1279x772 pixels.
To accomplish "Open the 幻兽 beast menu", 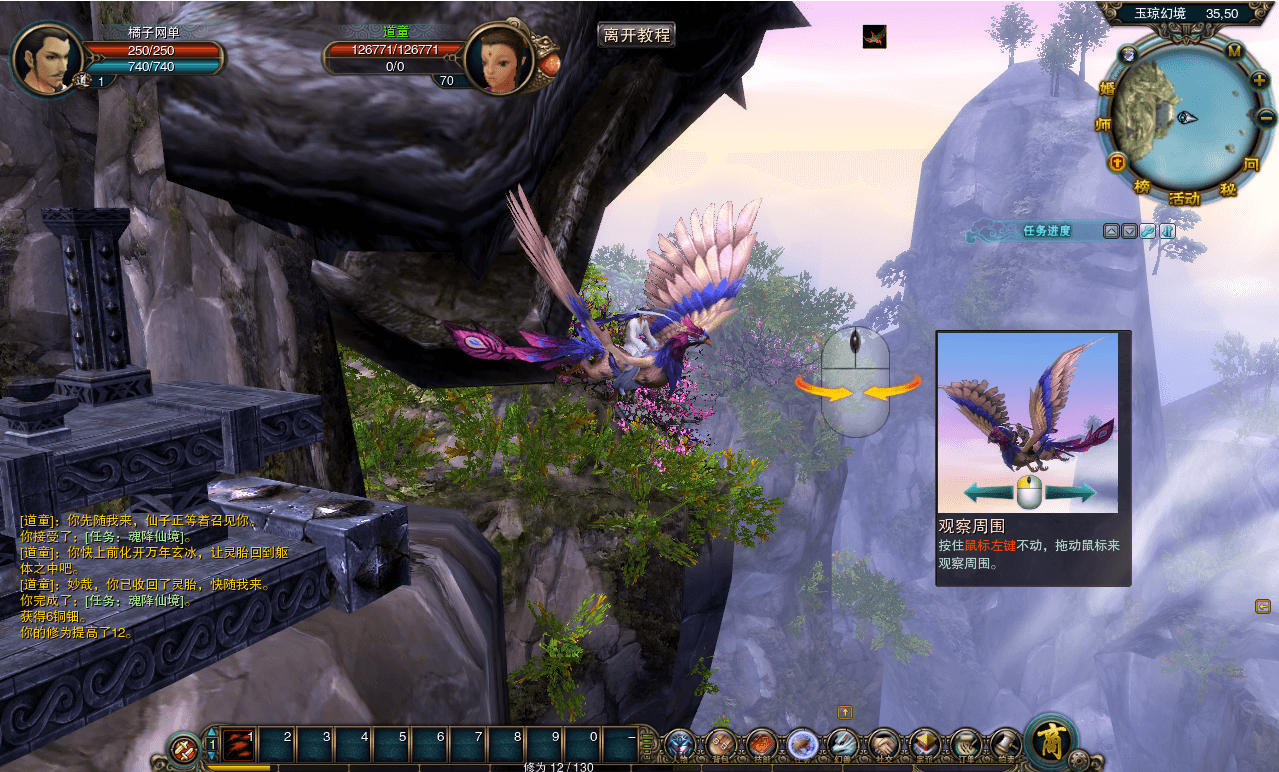I will 843,744.
